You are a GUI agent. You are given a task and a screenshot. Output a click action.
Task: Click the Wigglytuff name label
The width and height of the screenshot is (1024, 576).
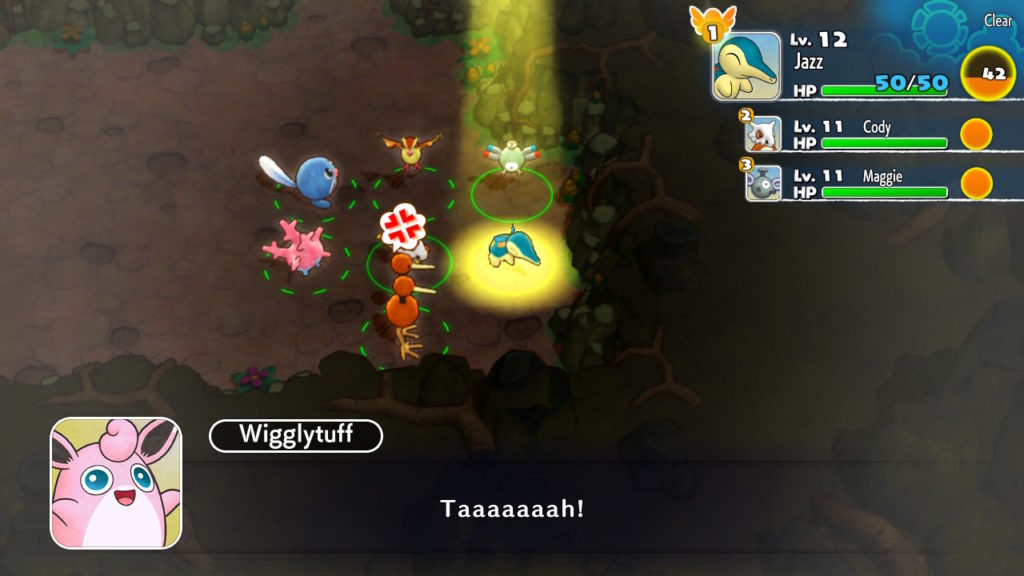pos(295,435)
